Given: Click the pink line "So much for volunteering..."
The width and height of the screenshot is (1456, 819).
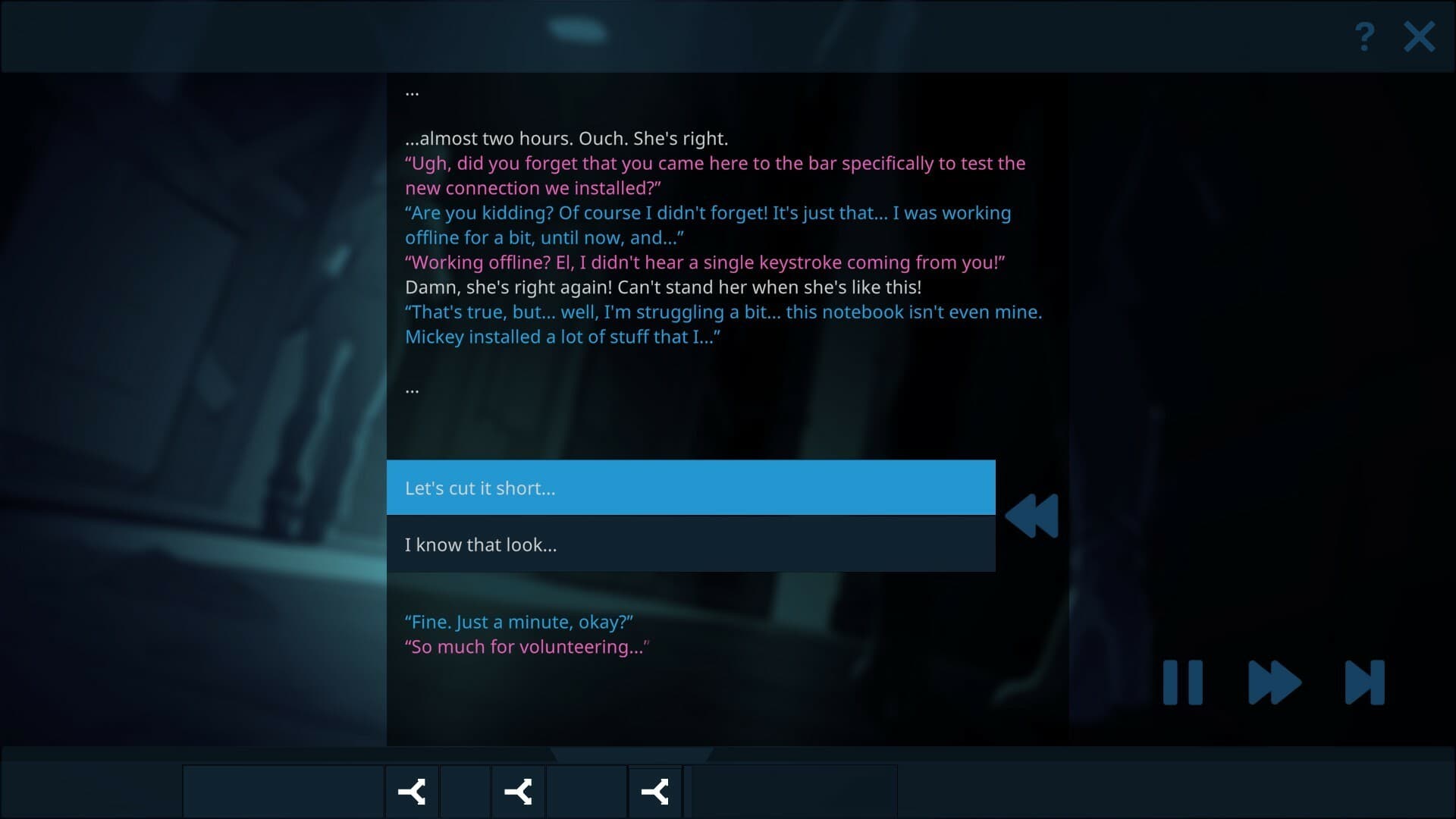Looking at the screenshot, I should pos(526,646).
